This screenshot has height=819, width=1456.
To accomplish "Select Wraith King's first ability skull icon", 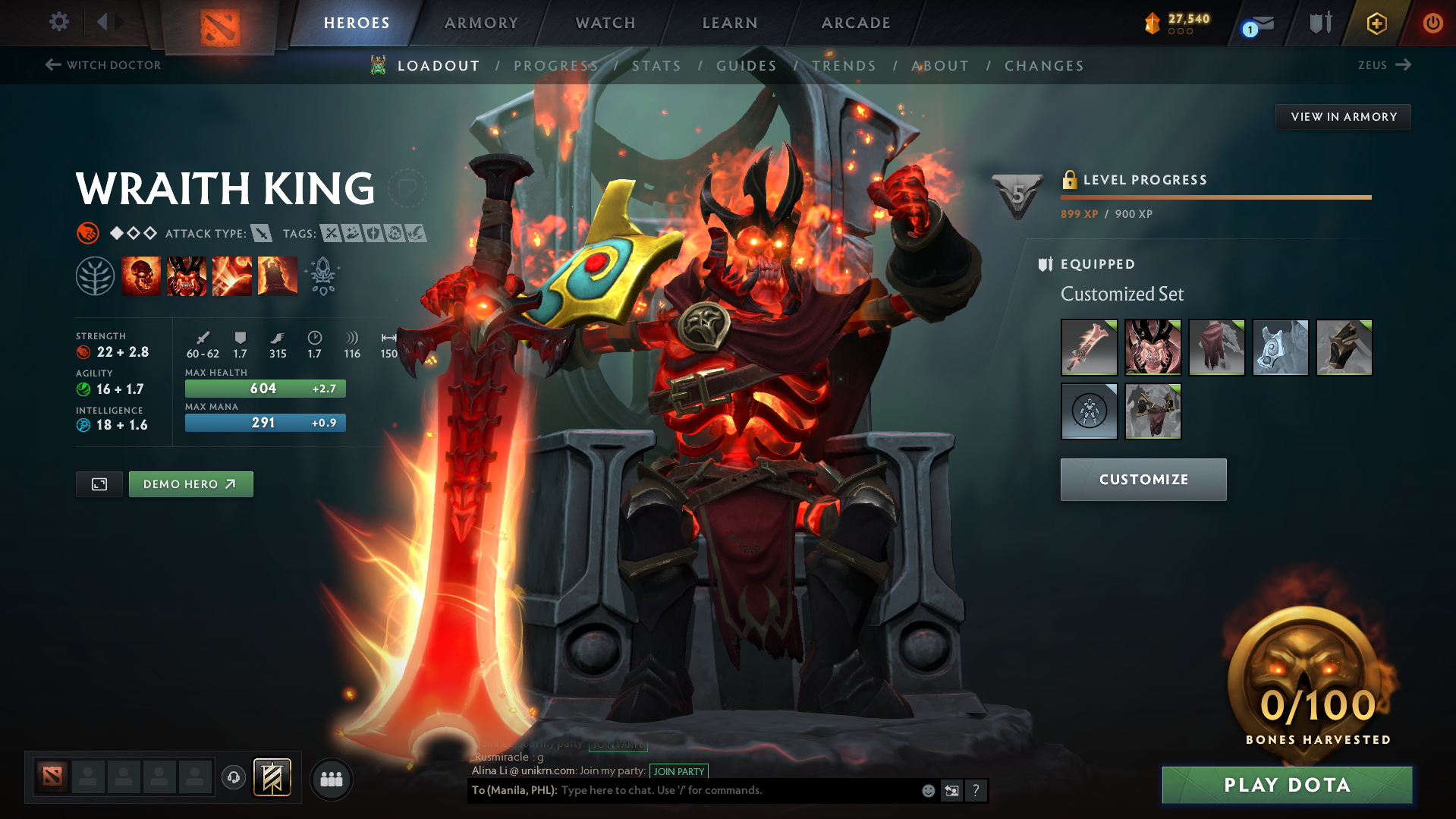I will tap(141, 276).
